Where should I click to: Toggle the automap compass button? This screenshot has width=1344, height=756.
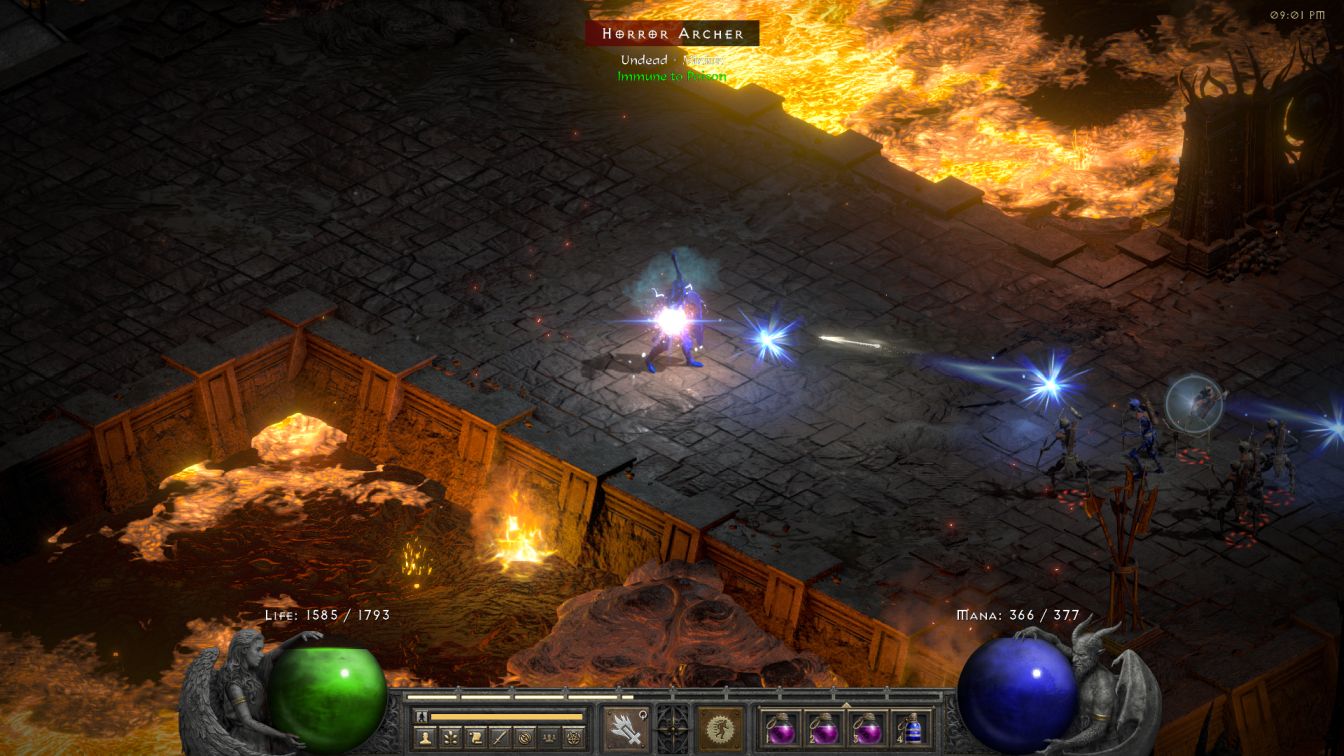coord(523,738)
